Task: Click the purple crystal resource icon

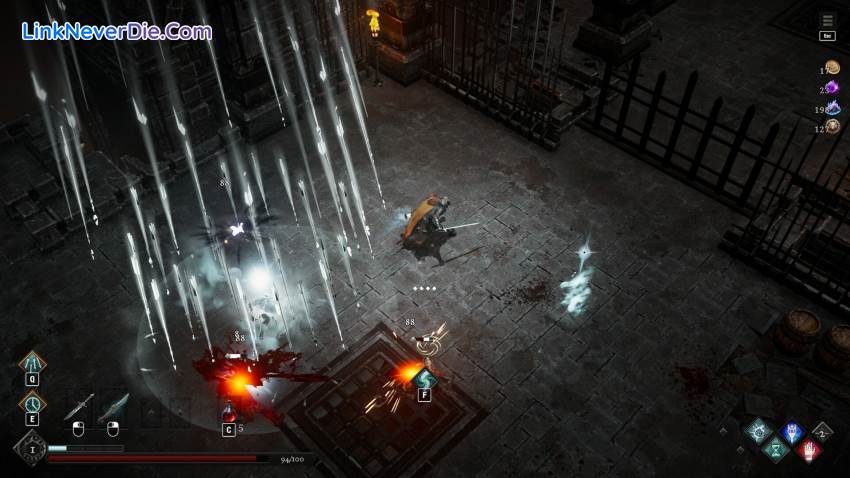Action: point(832,88)
